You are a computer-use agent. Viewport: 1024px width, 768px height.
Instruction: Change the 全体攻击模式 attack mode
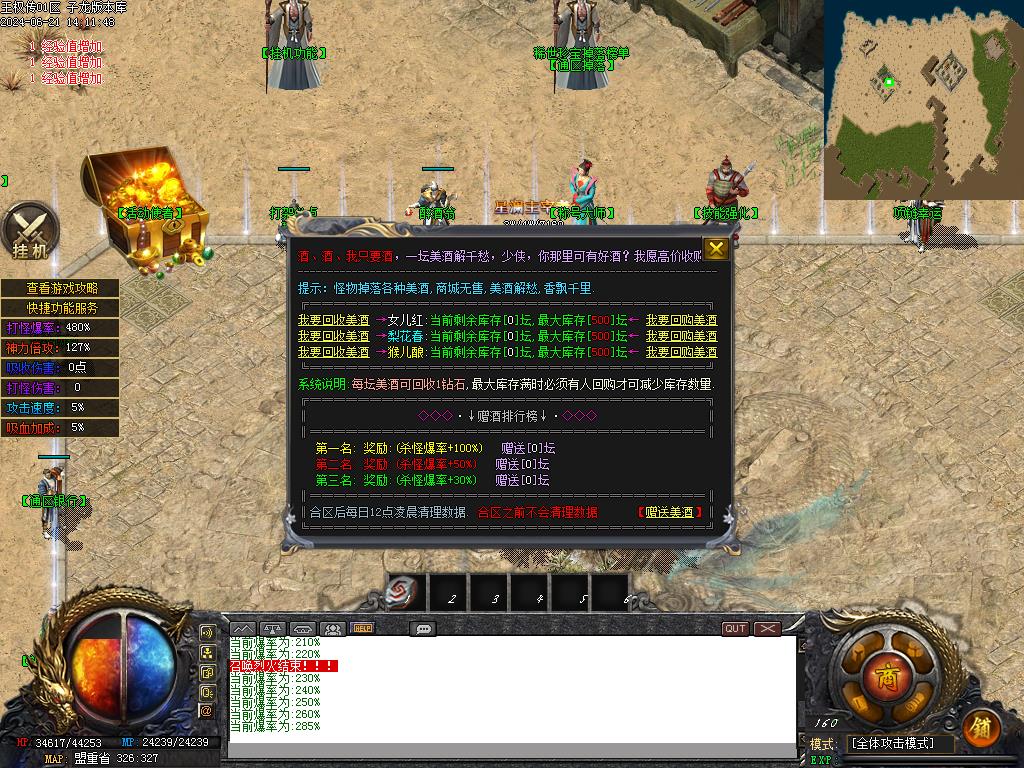900,744
